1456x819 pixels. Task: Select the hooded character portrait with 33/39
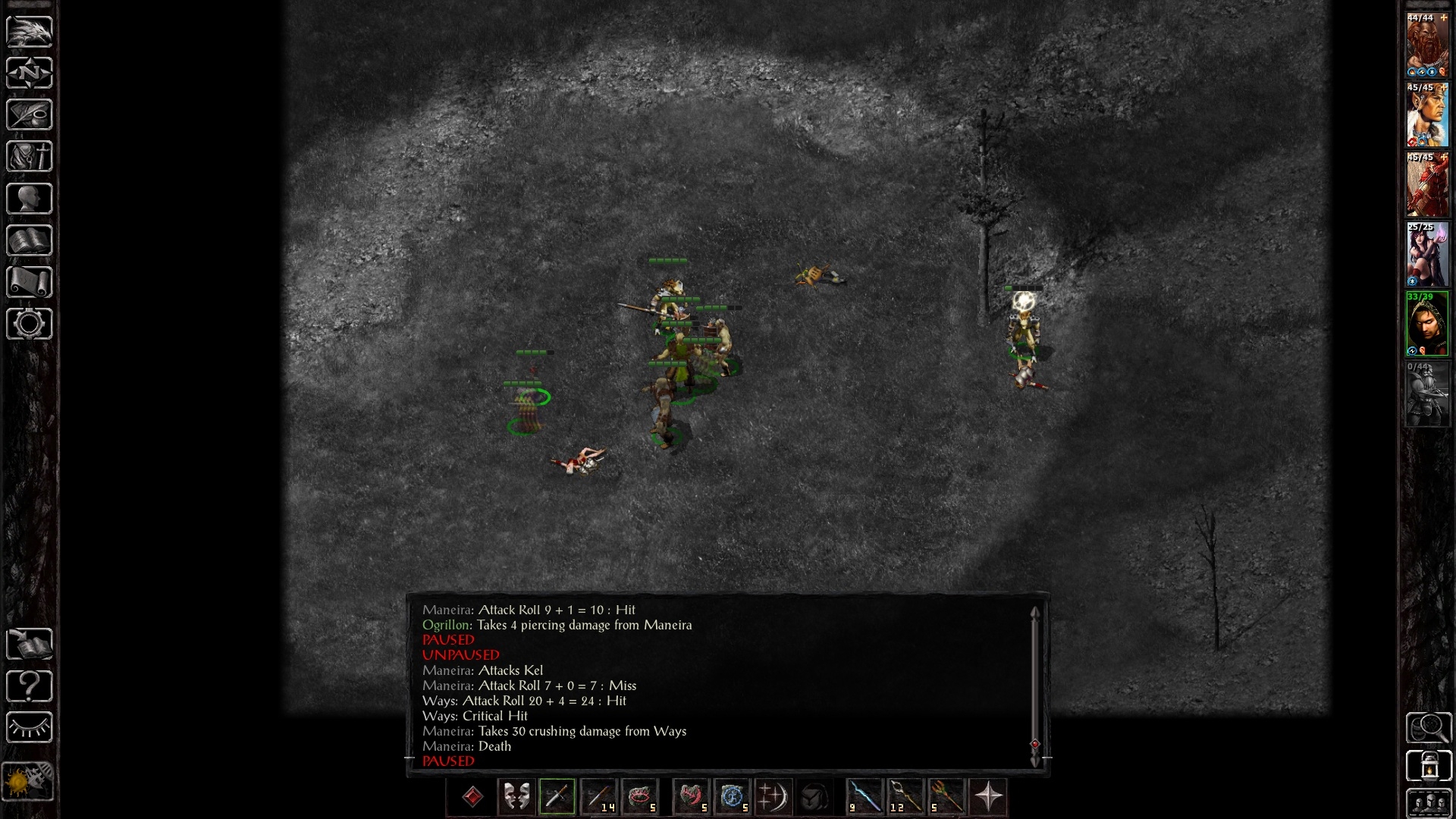tap(1427, 325)
